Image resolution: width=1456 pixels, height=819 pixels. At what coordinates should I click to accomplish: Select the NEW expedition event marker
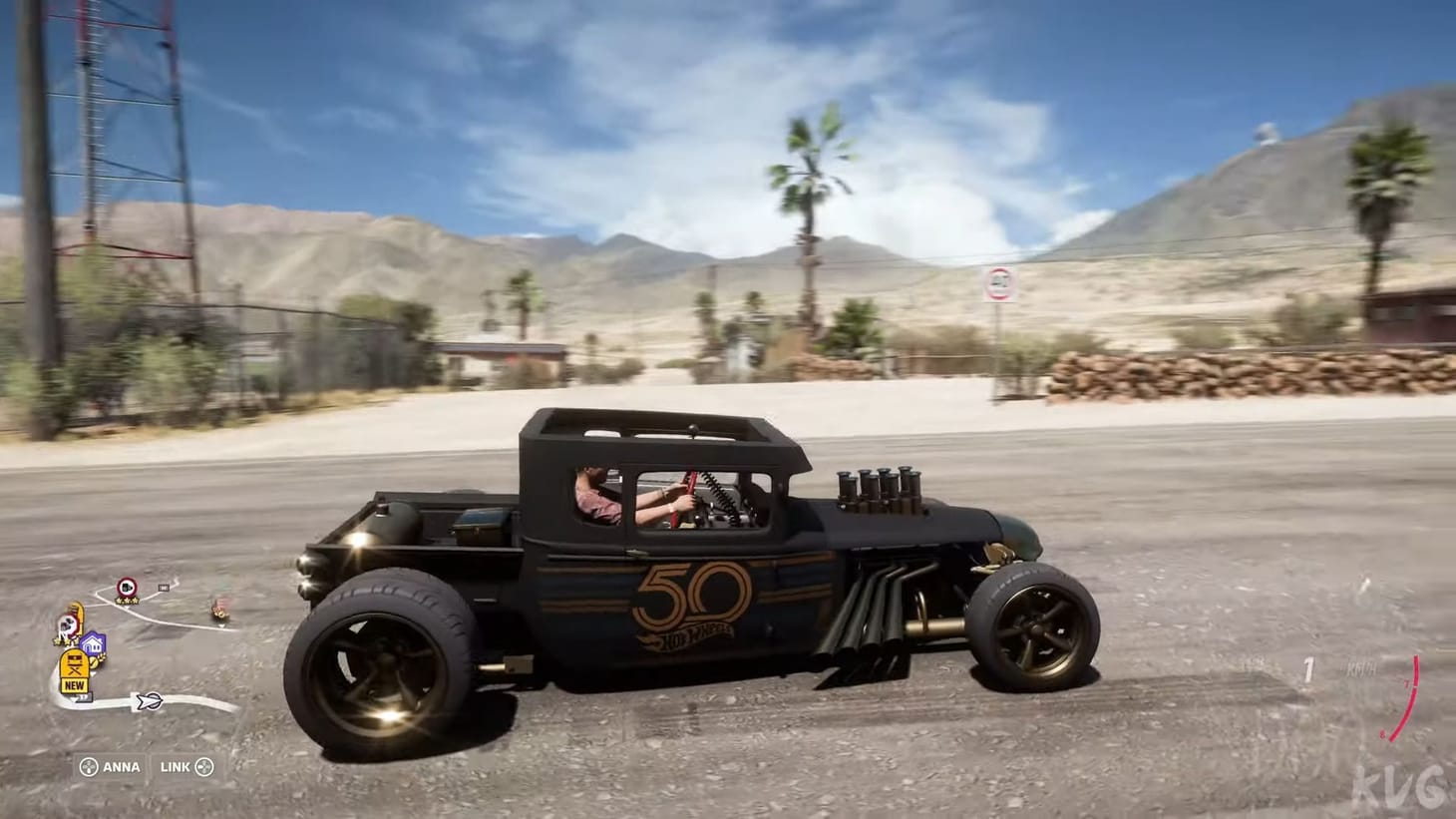click(75, 662)
